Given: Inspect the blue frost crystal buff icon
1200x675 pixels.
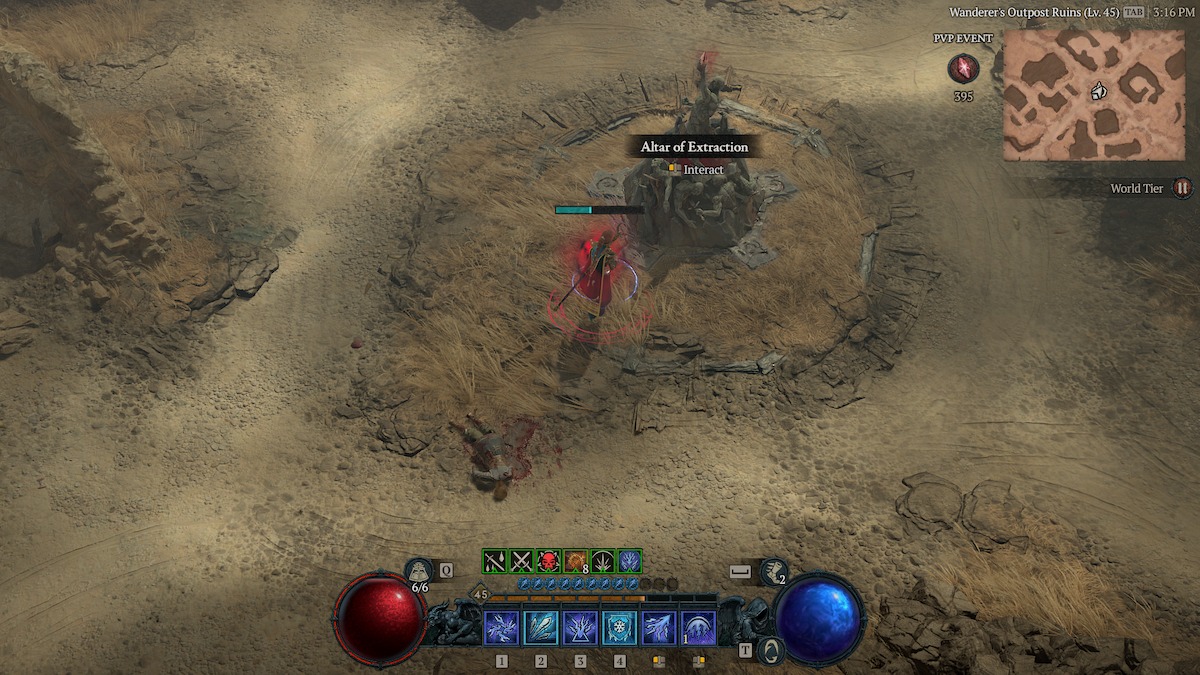Looking at the screenshot, I should coord(629,561).
